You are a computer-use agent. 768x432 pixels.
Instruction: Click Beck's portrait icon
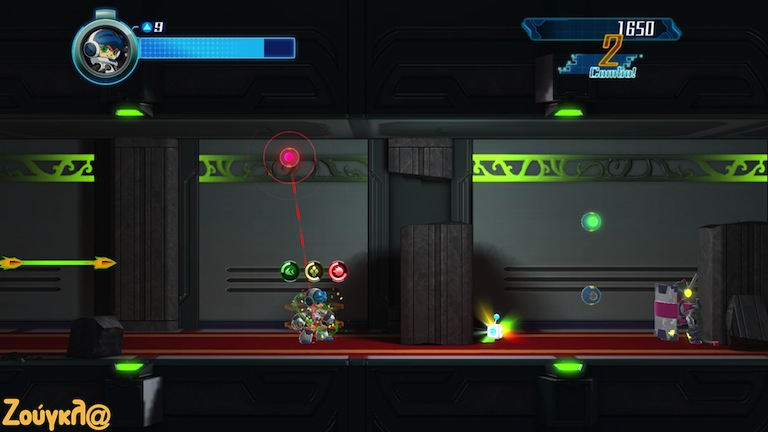point(105,50)
